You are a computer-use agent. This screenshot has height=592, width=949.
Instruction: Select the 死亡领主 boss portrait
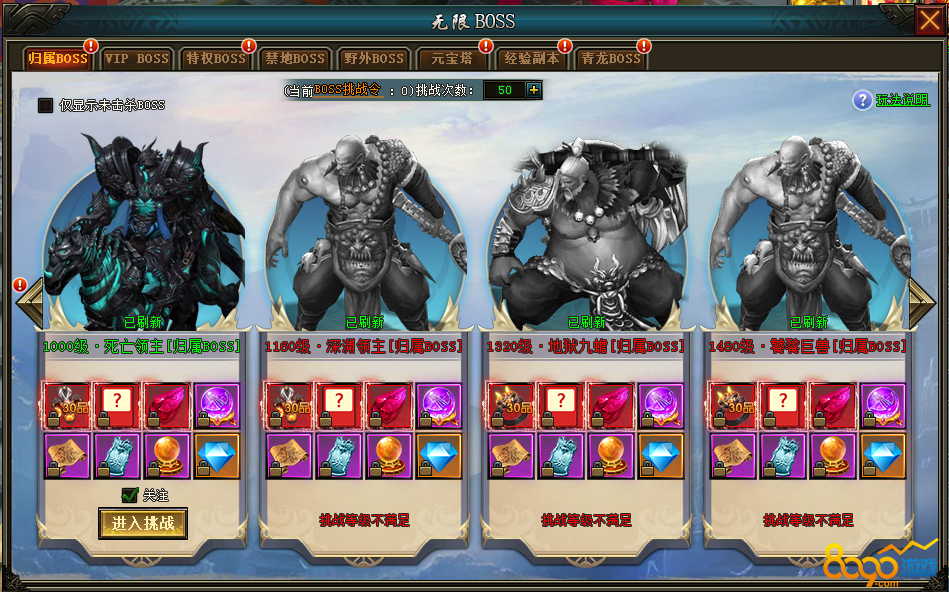[x=143, y=230]
